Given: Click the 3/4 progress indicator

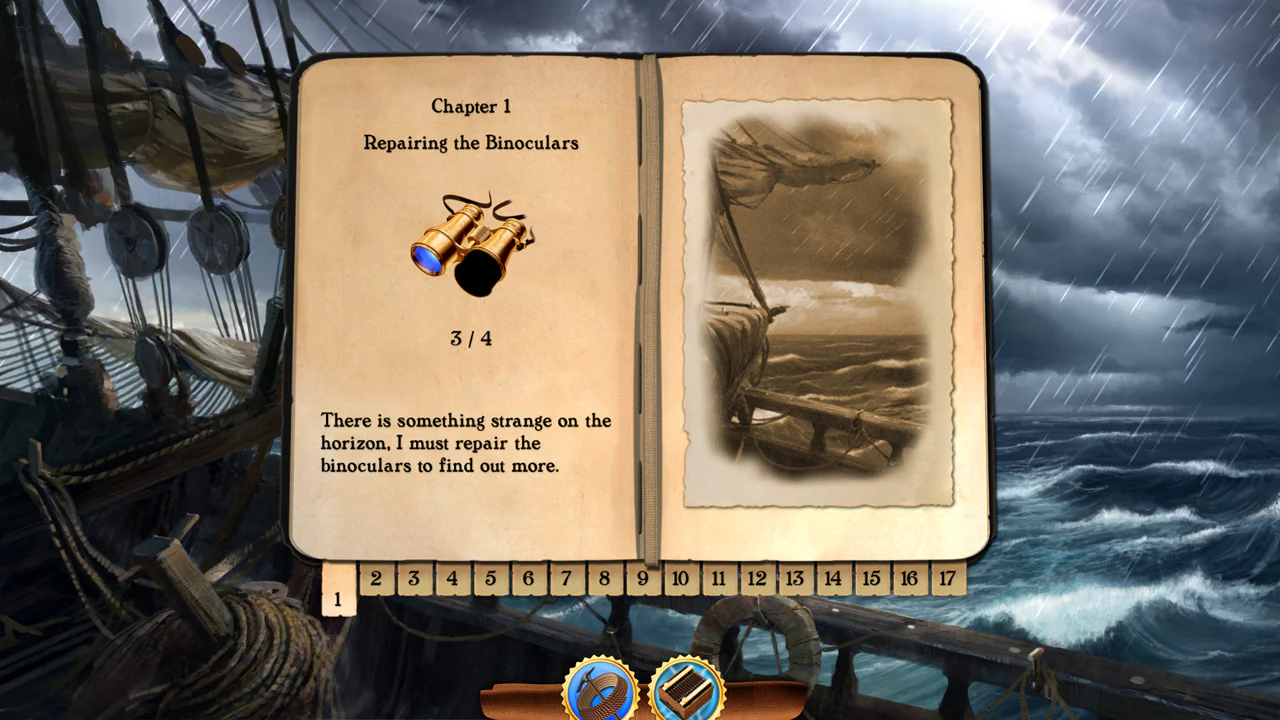Looking at the screenshot, I should coord(470,337).
